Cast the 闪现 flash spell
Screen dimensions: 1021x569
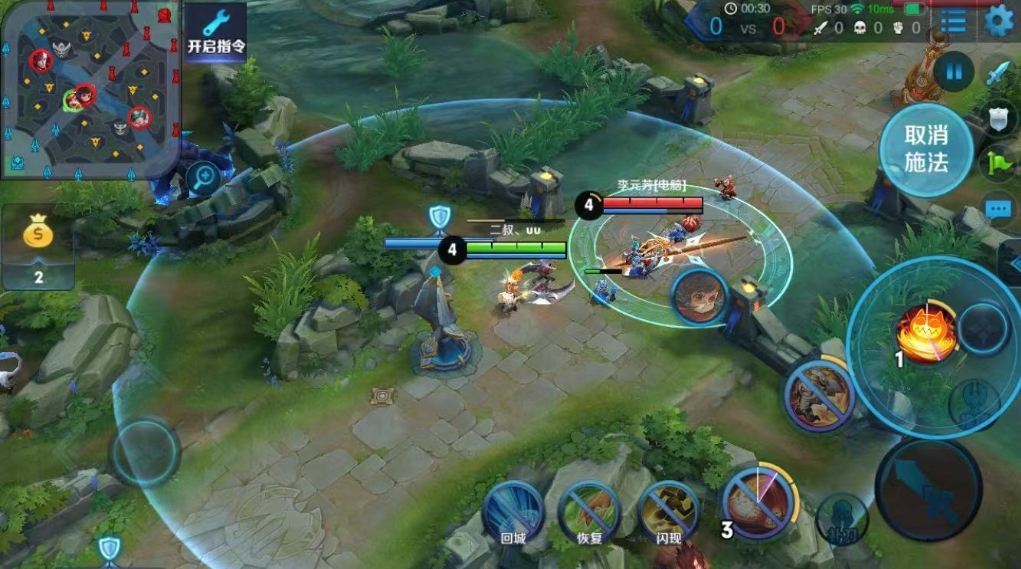(x=668, y=510)
